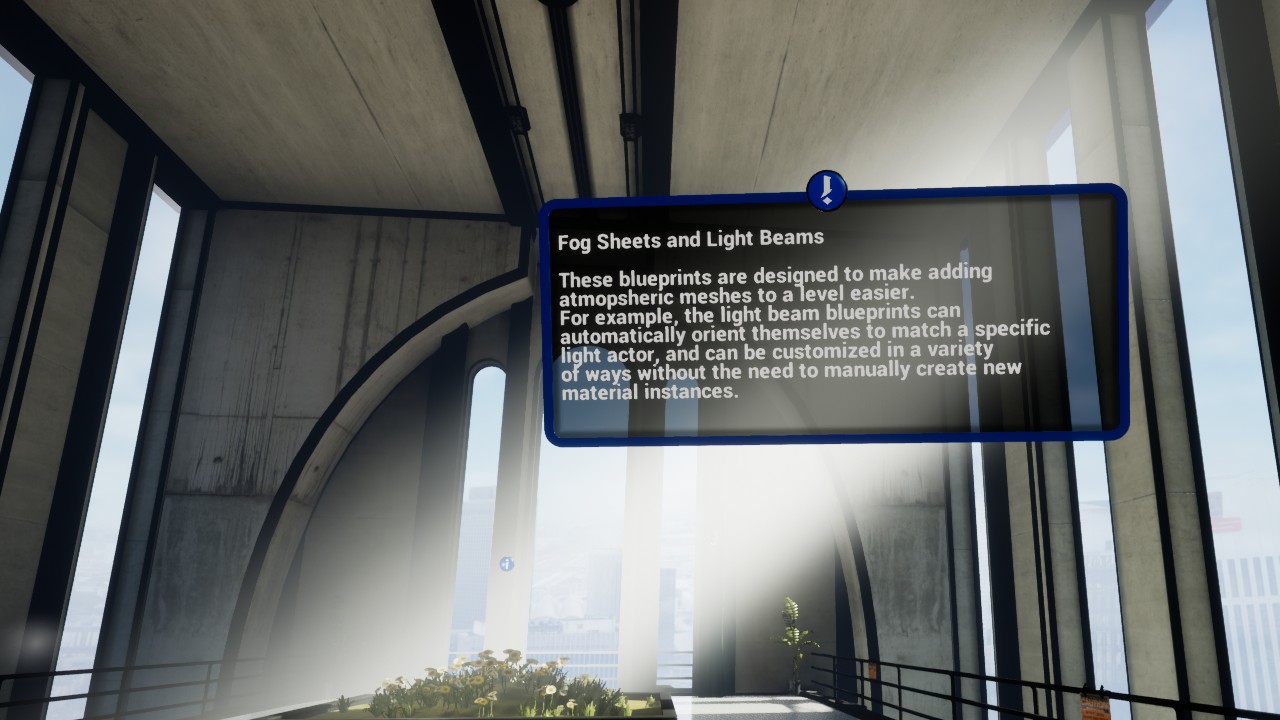Click the blue info icon above the panel
This screenshot has width=1280, height=720.
coord(826,190)
